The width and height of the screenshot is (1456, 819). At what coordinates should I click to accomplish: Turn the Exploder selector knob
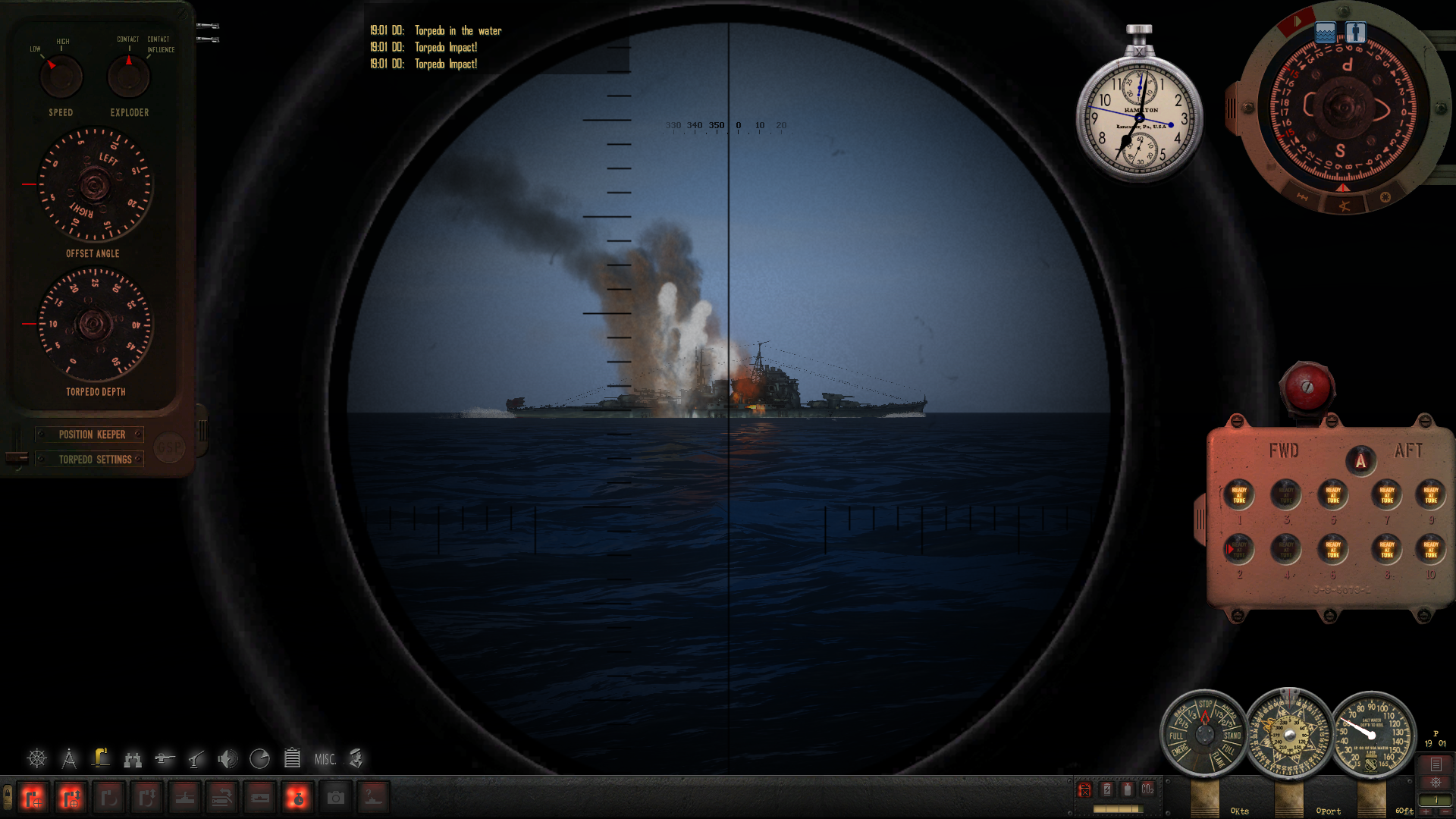point(129,77)
